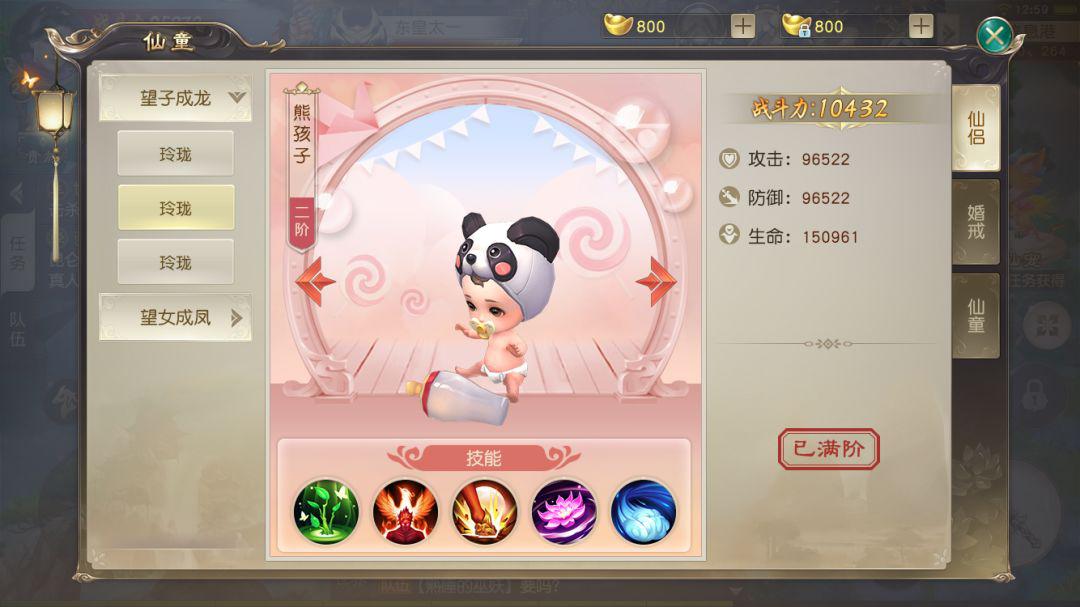Expand the 望女成凤 category
Screen dimensions: 1080x607
pyautogui.click(x=175, y=318)
